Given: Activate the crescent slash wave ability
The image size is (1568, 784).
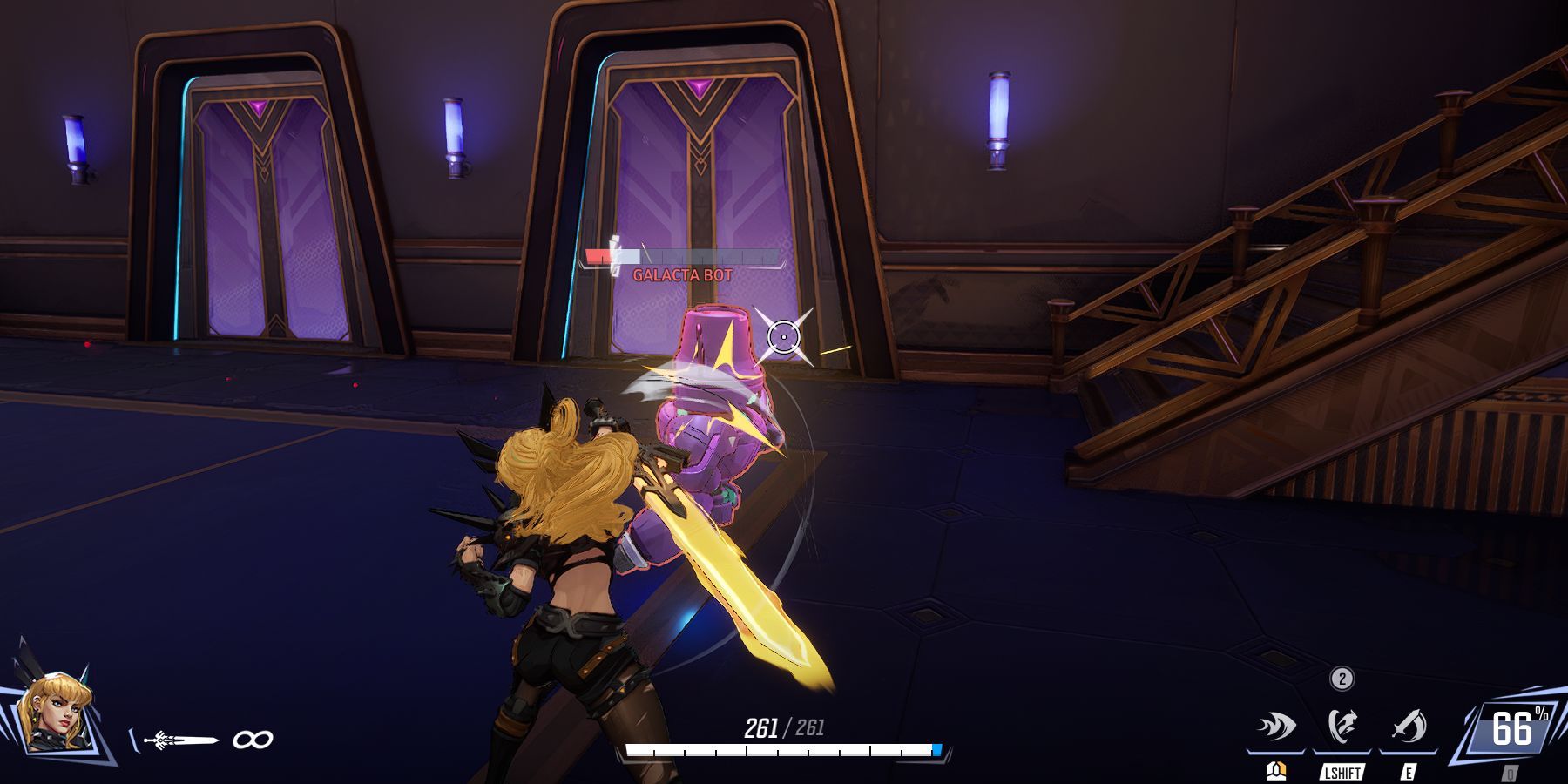Looking at the screenshot, I should [x=1277, y=727].
